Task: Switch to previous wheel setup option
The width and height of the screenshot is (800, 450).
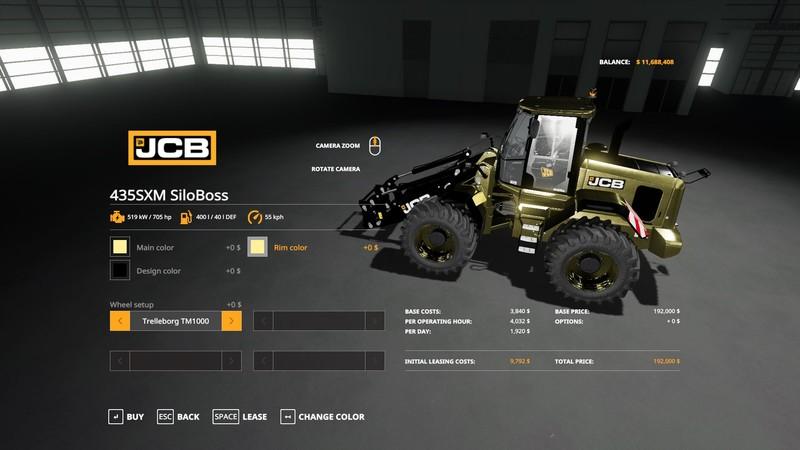Action: coord(120,321)
